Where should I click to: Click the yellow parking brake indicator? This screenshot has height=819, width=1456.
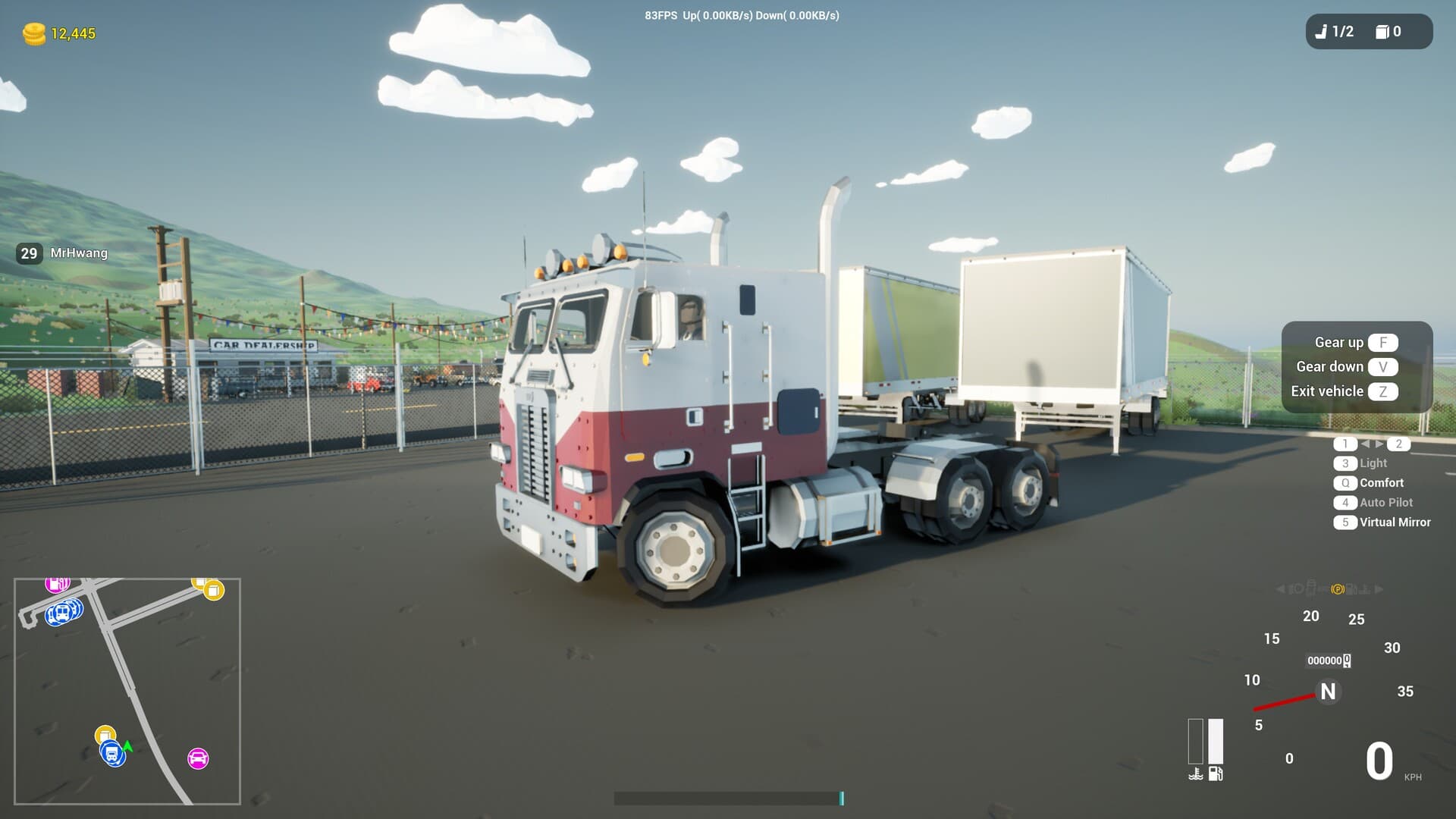(x=1338, y=589)
